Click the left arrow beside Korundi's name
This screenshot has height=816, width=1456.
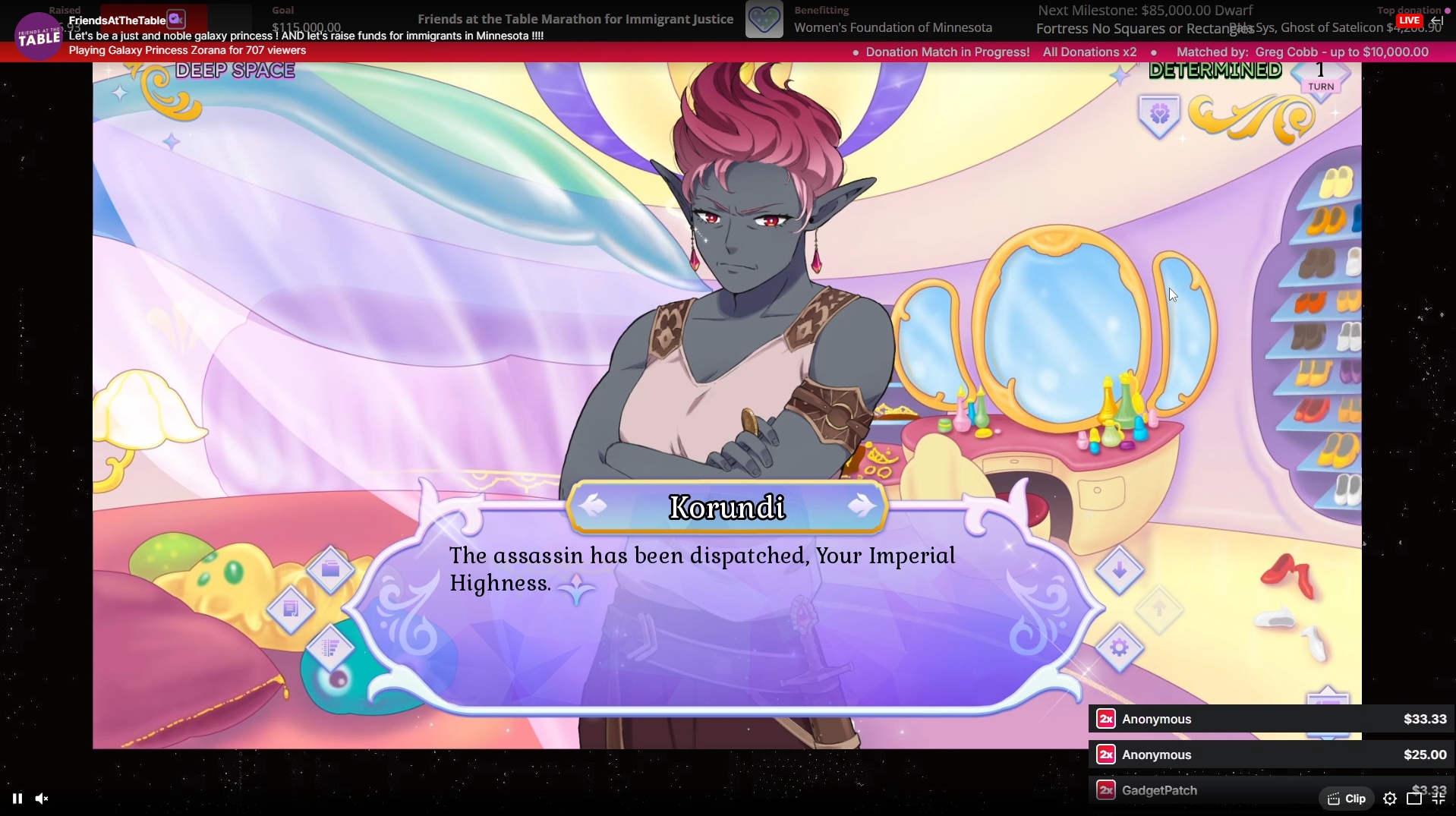594,506
